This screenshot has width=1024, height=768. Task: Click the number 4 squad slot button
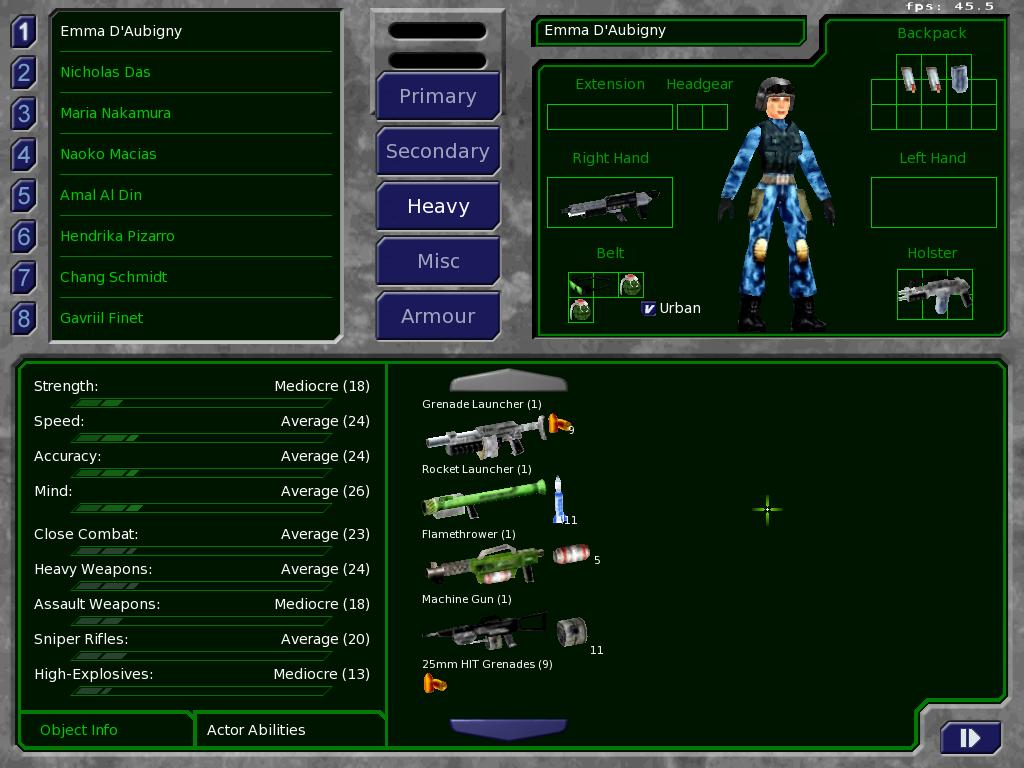point(24,154)
